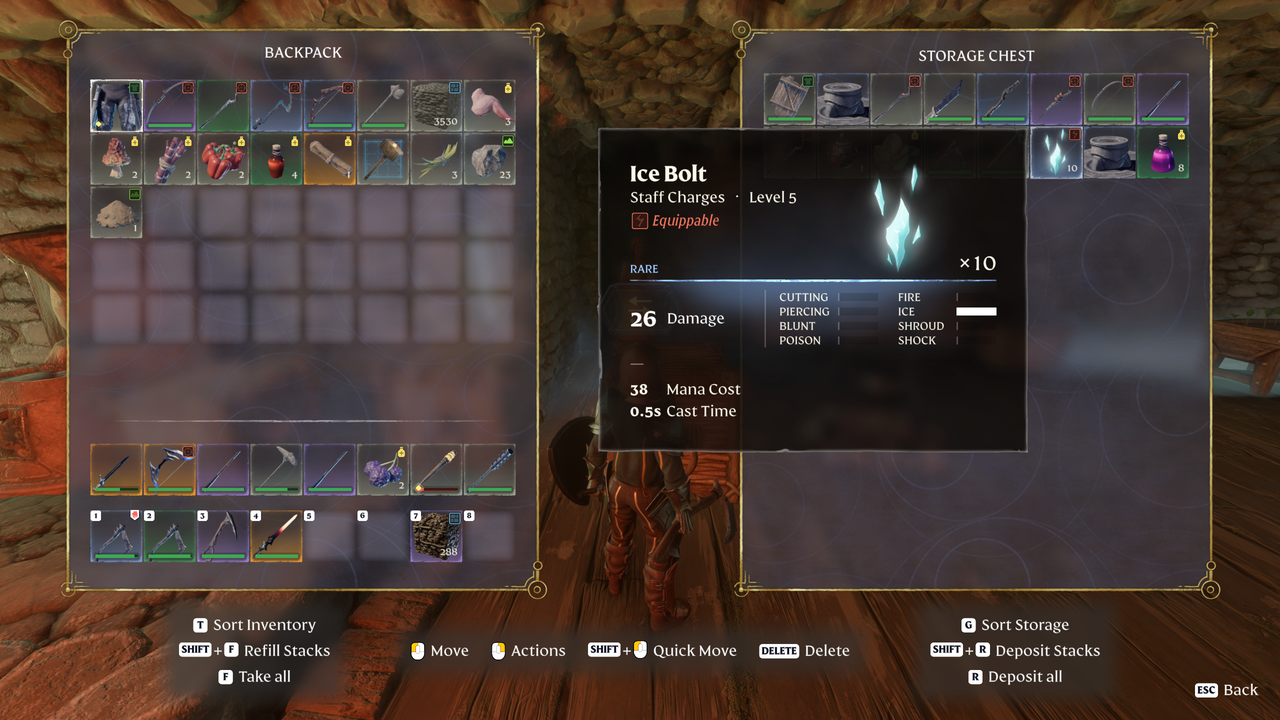The image size is (1280, 720).
Task: Click the crafting hammer item in the backpack
Action: tap(385, 160)
